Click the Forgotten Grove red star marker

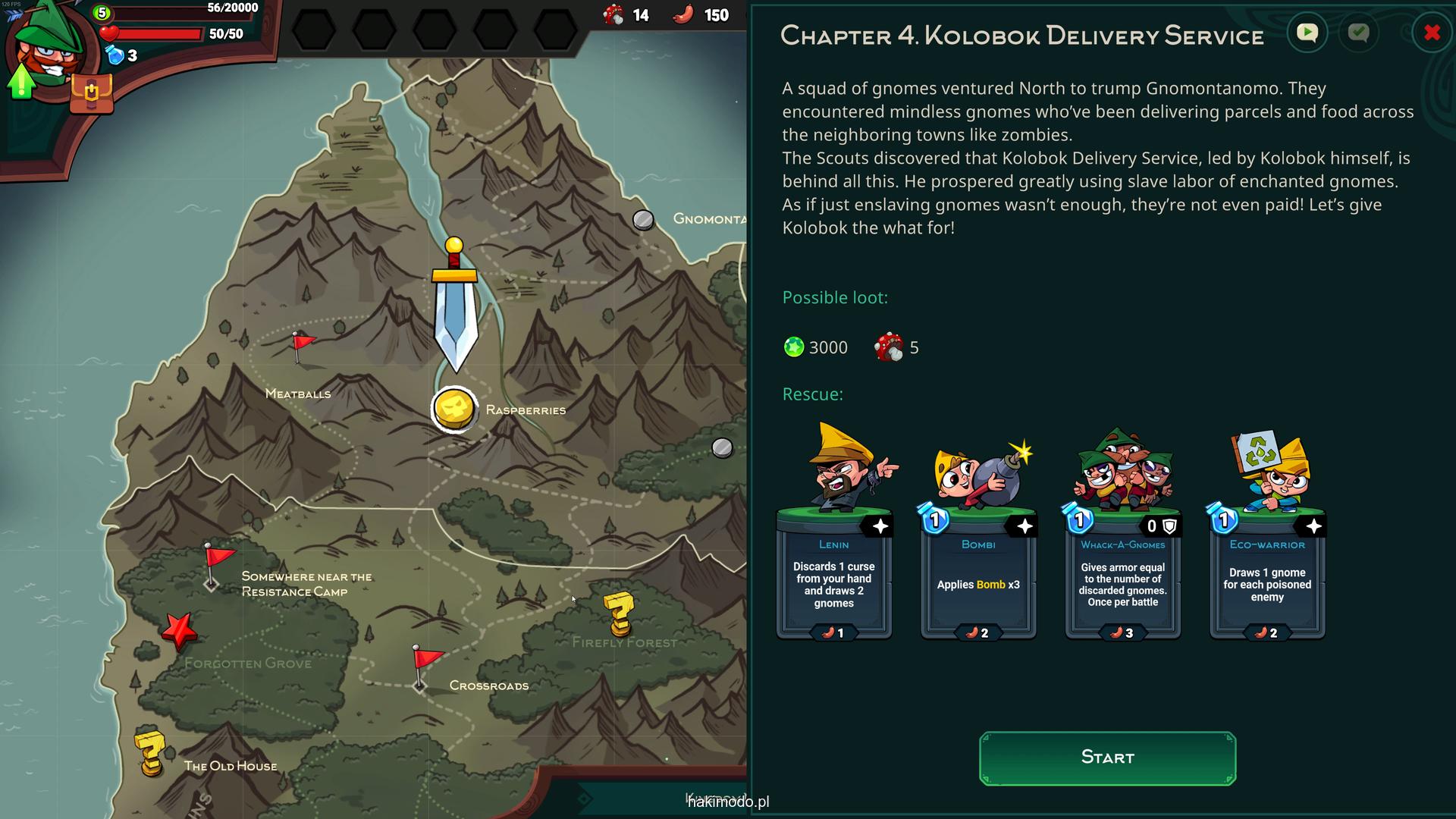[179, 629]
